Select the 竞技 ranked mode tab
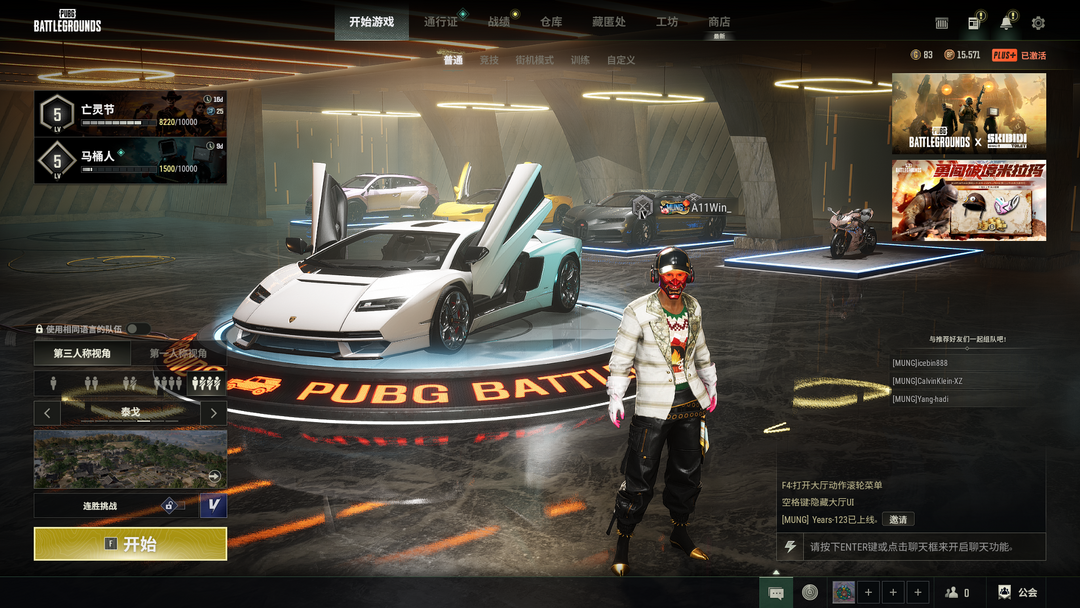This screenshot has width=1080, height=608. tap(489, 60)
